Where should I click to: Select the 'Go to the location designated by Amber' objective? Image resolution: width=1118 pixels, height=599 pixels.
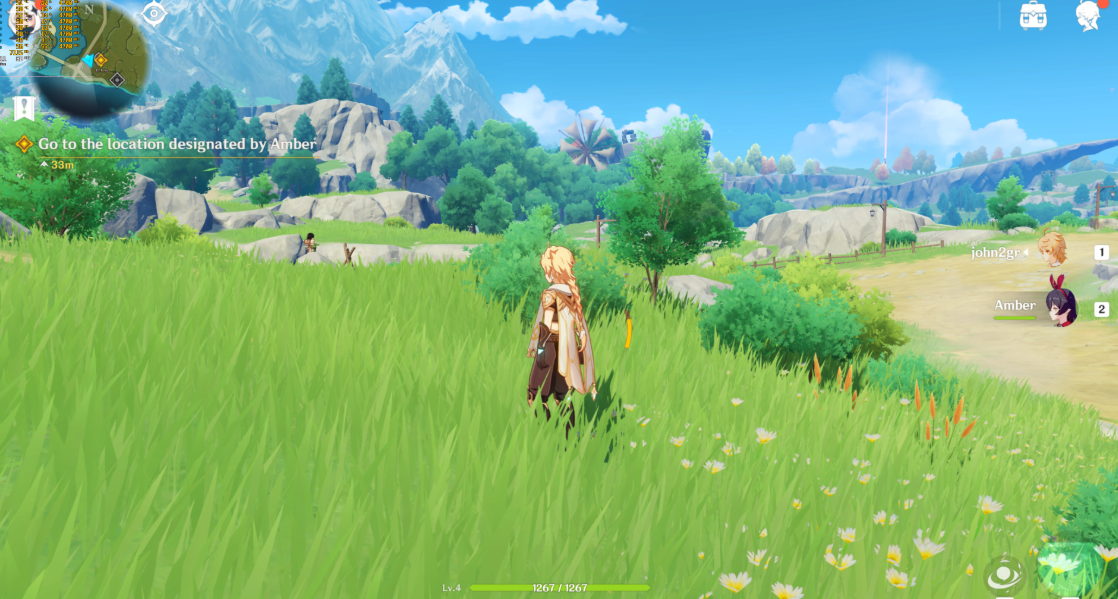[x=177, y=144]
